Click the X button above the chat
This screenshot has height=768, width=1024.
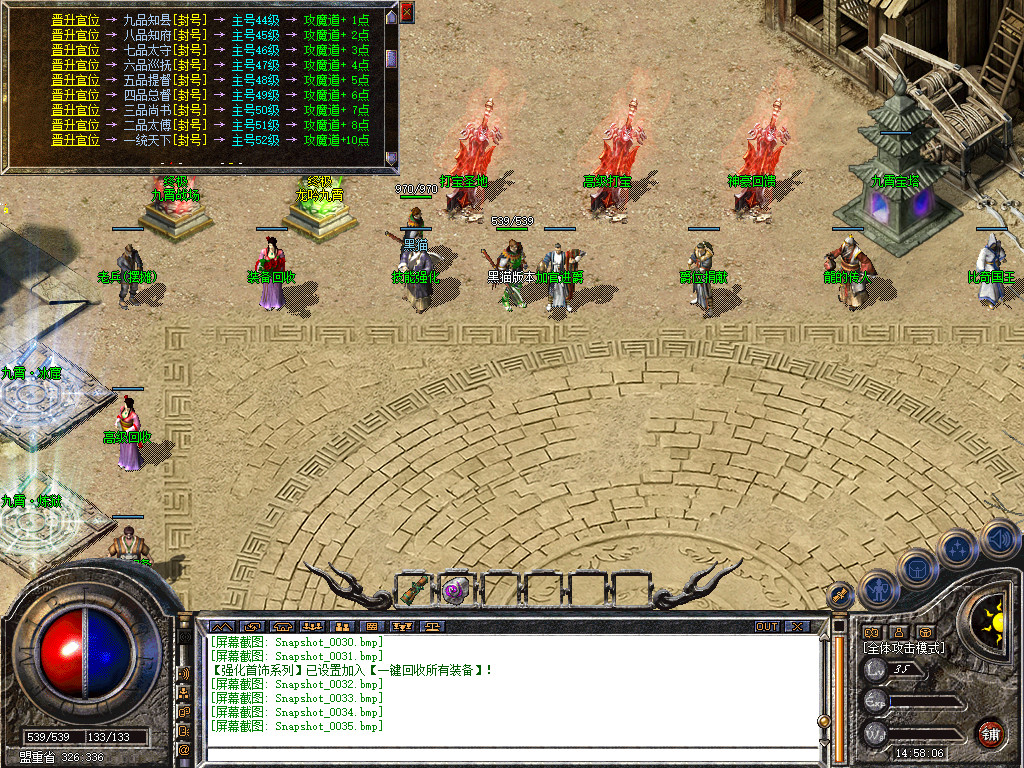point(796,627)
